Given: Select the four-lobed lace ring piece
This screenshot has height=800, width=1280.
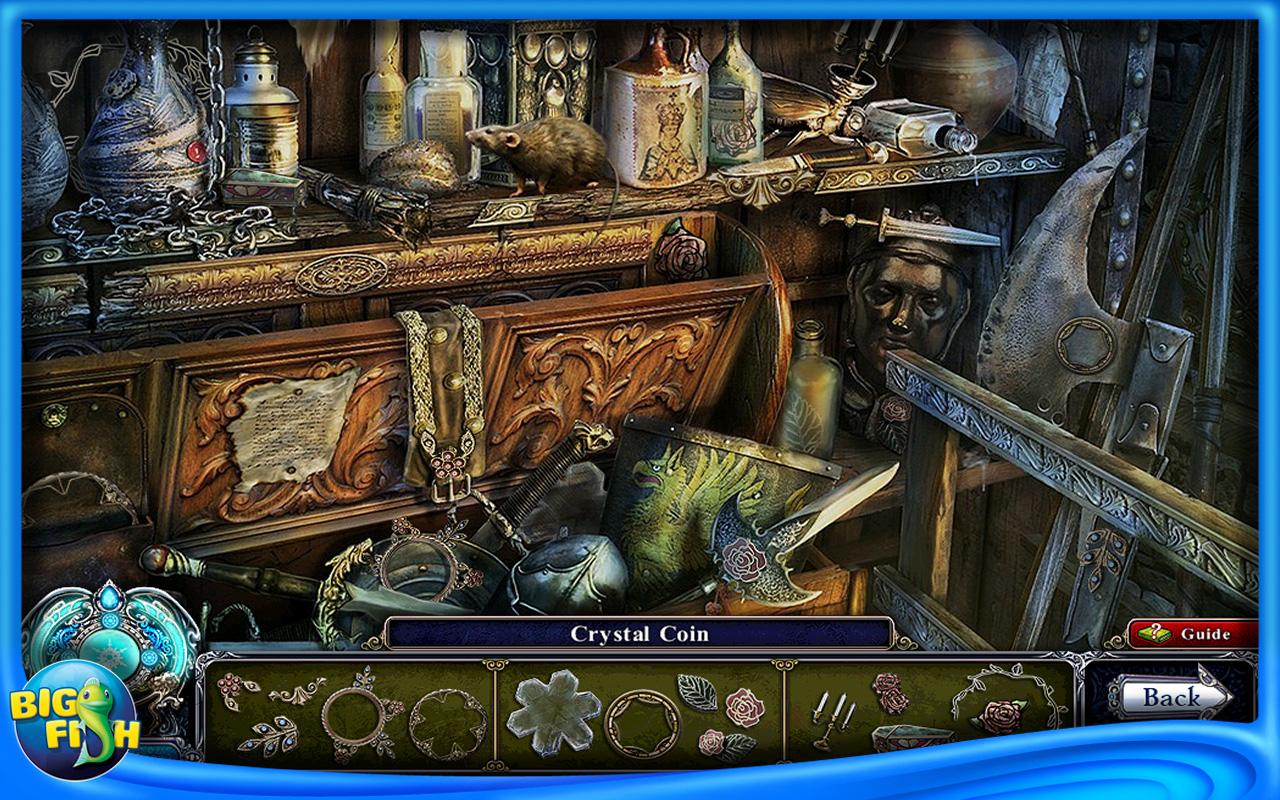Looking at the screenshot, I should point(447,724).
